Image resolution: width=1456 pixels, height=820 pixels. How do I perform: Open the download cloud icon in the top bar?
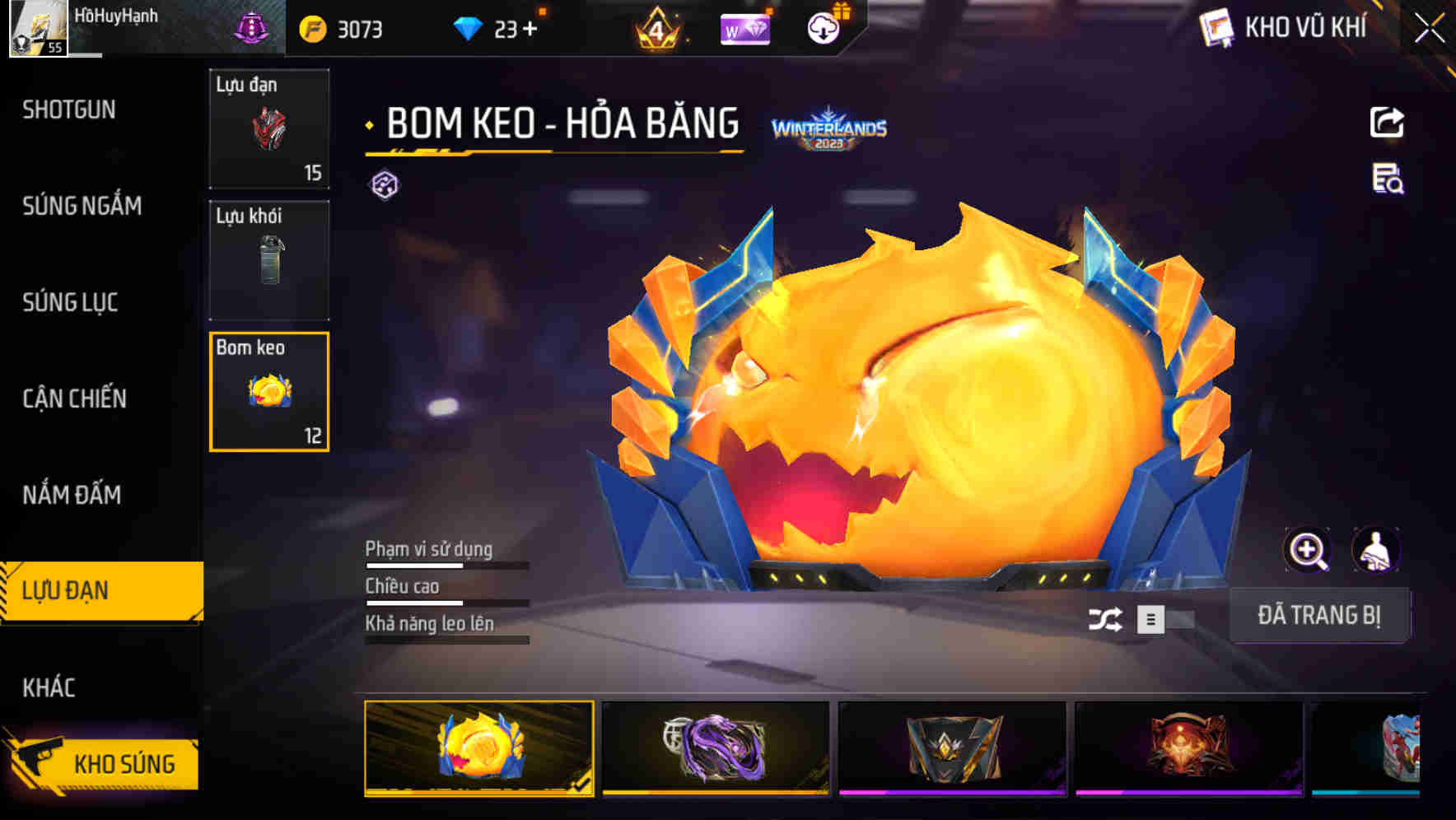pos(823,27)
